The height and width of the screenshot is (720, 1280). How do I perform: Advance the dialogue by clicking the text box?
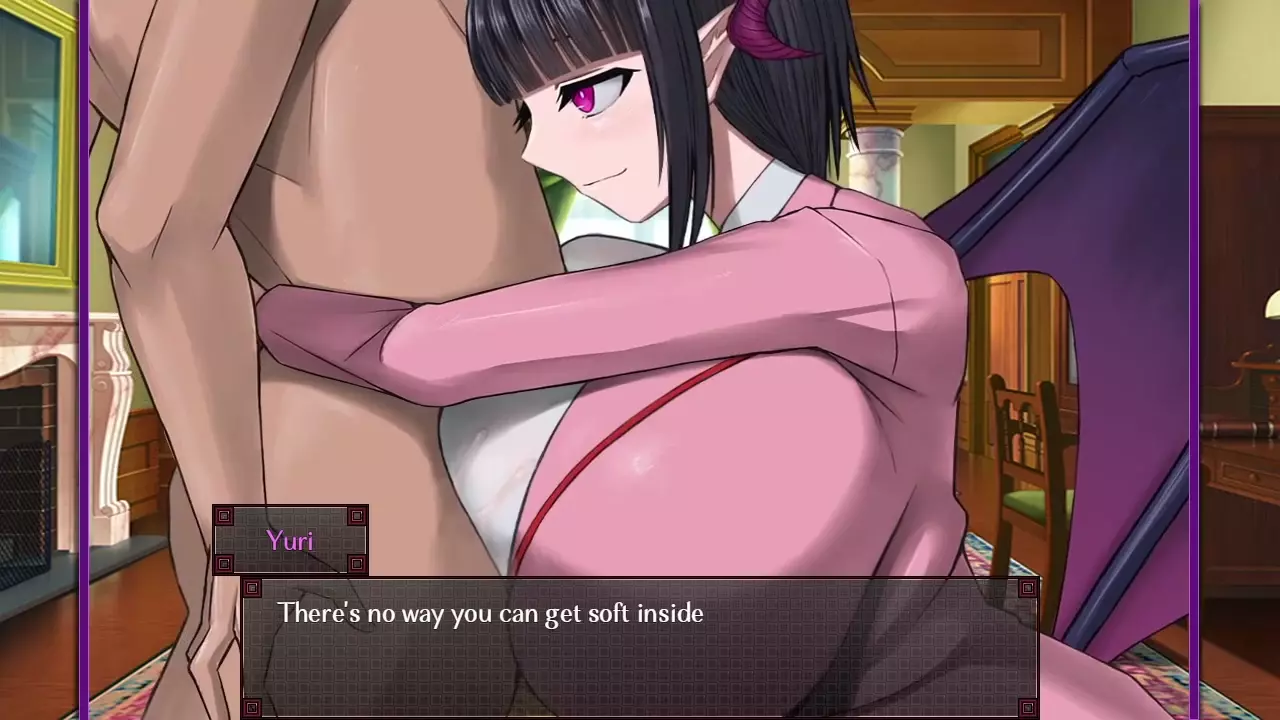[640, 648]
